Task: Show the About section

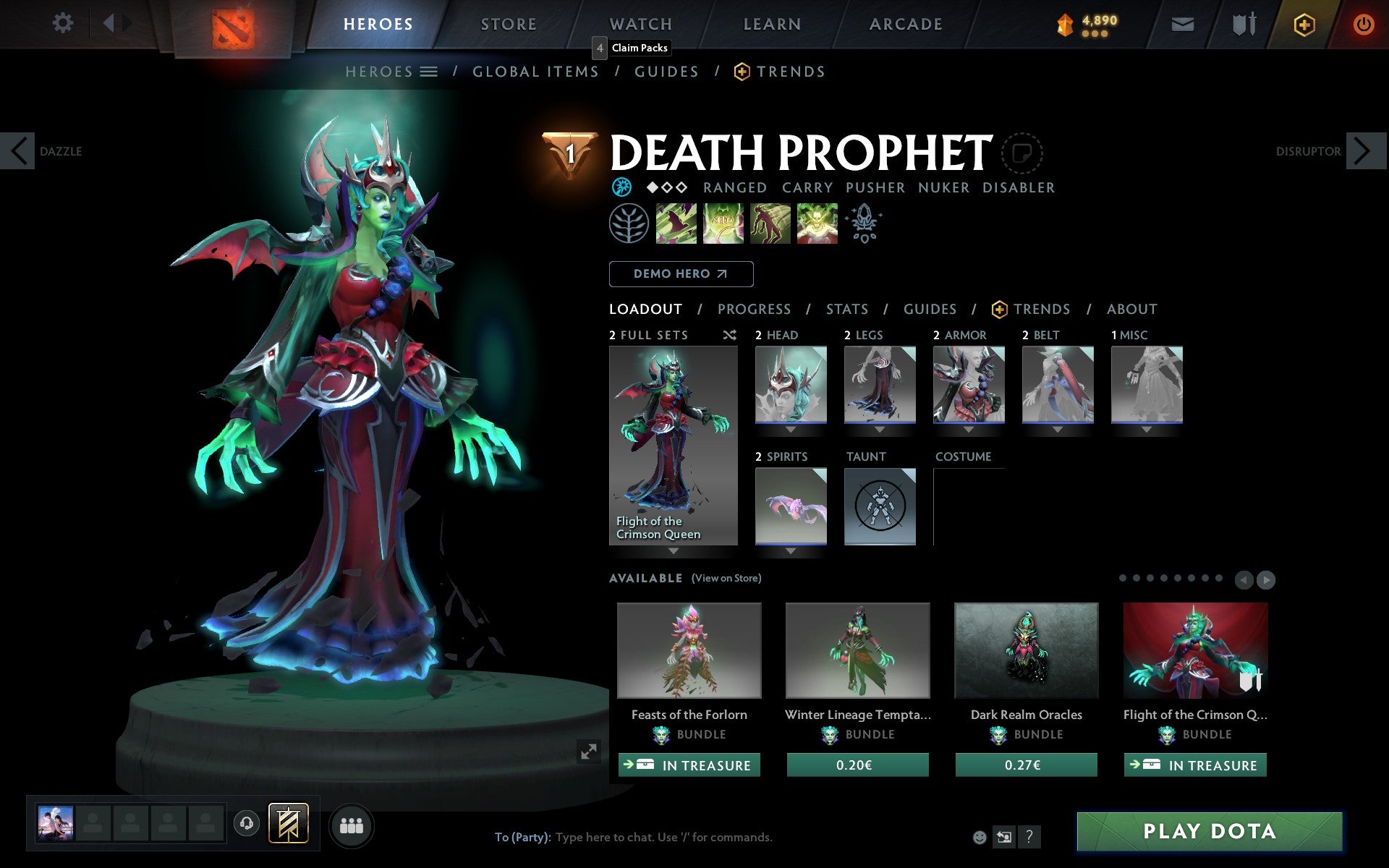Action: tap(1131, 310)
